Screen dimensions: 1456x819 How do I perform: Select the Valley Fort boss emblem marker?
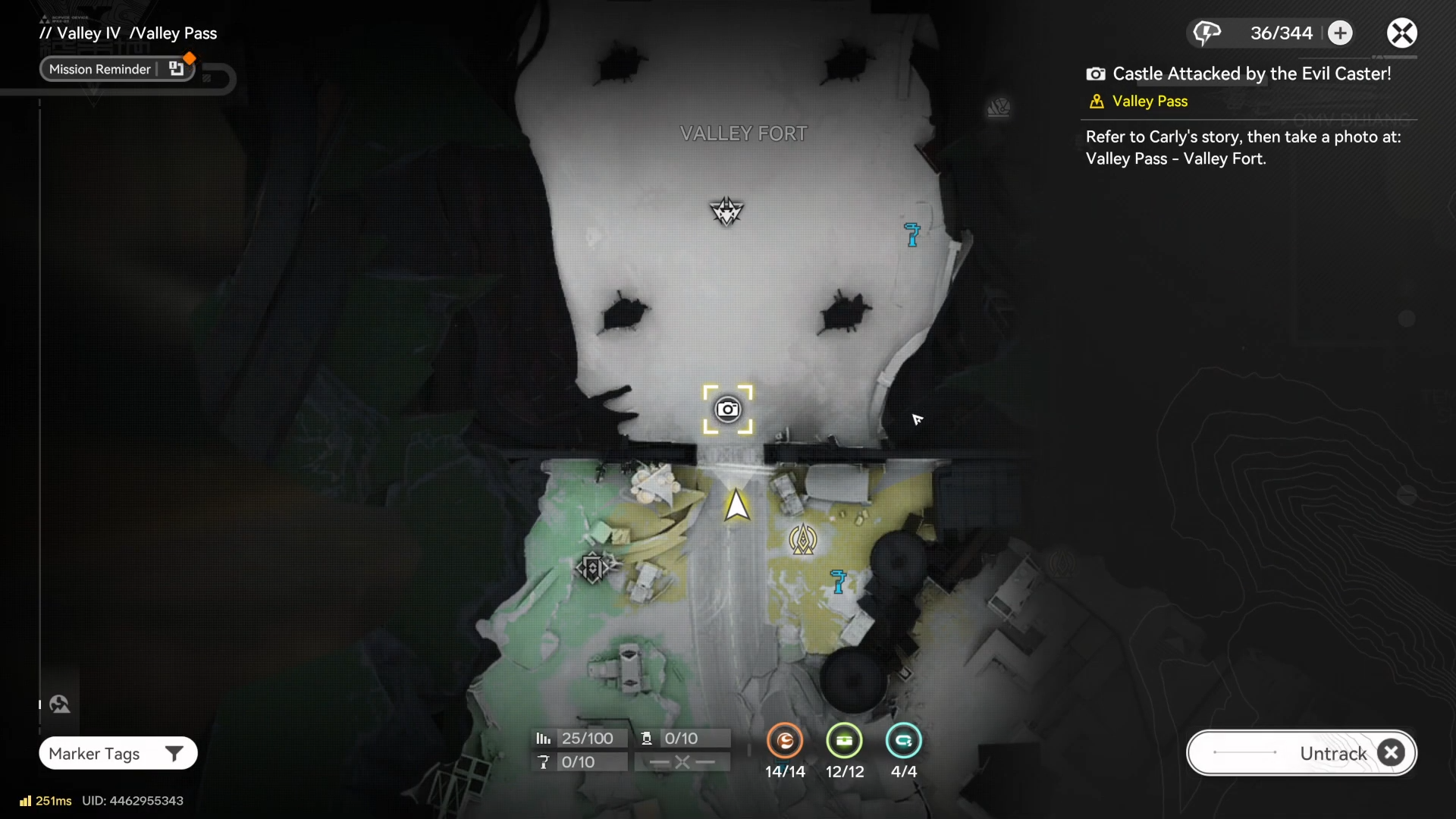pos(726,212)
